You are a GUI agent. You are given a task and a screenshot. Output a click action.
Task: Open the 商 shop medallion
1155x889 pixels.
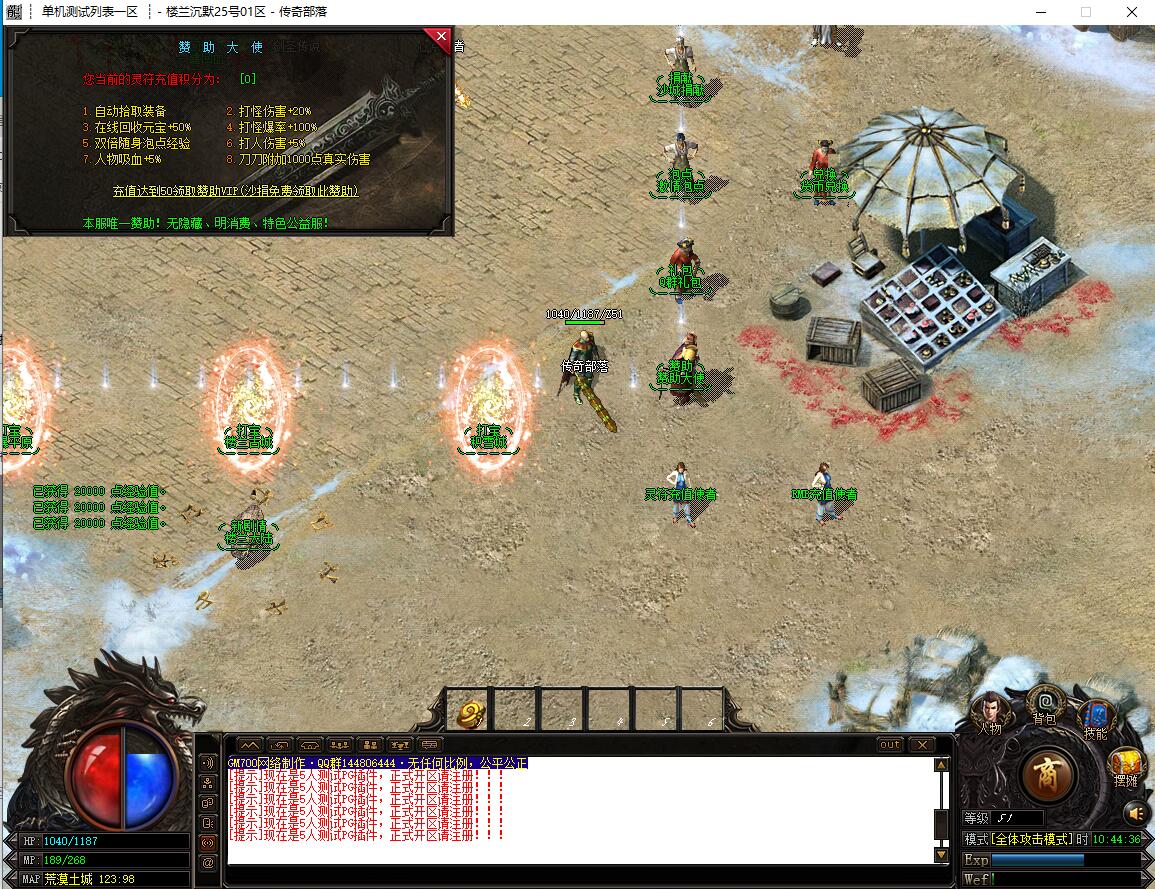(1050, 772)
